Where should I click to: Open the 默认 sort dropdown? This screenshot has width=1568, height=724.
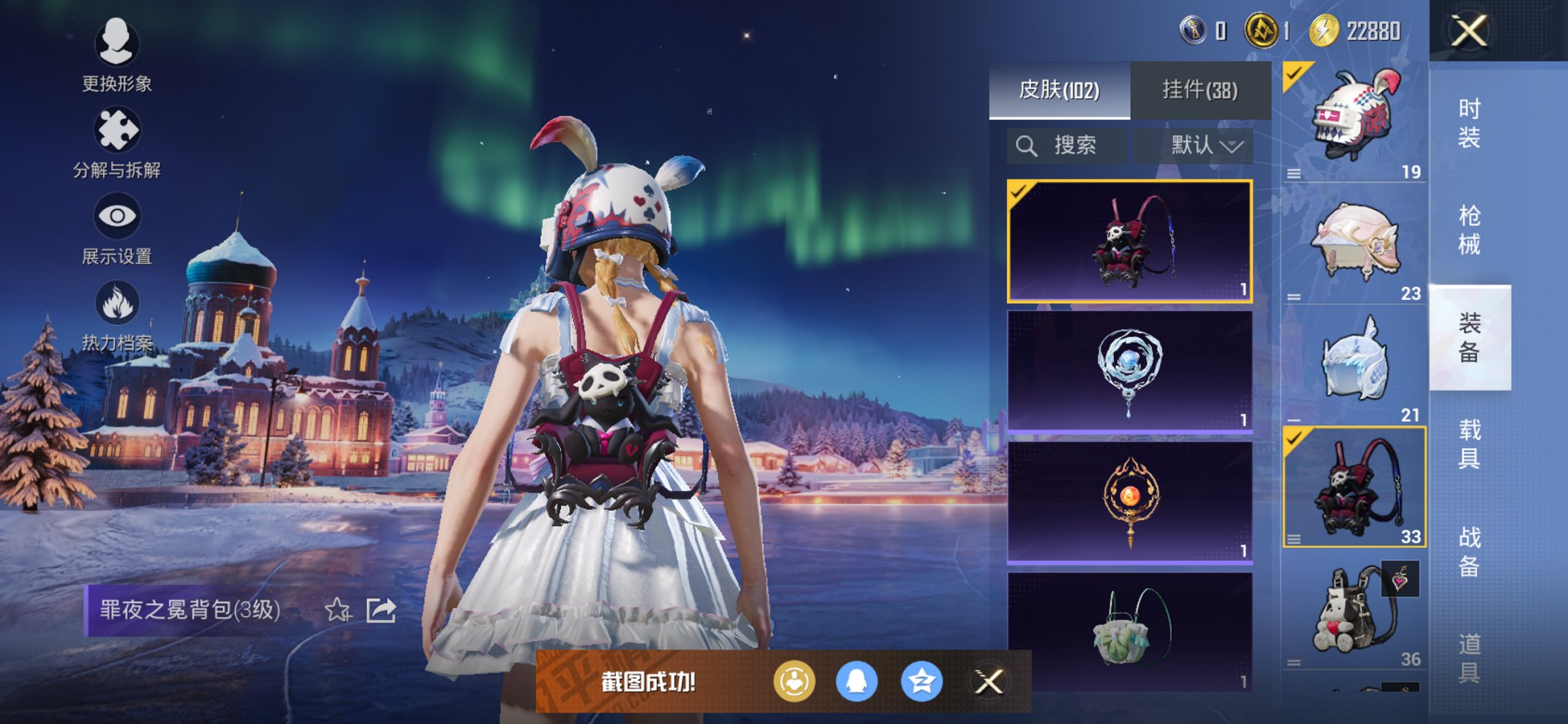1206,146
